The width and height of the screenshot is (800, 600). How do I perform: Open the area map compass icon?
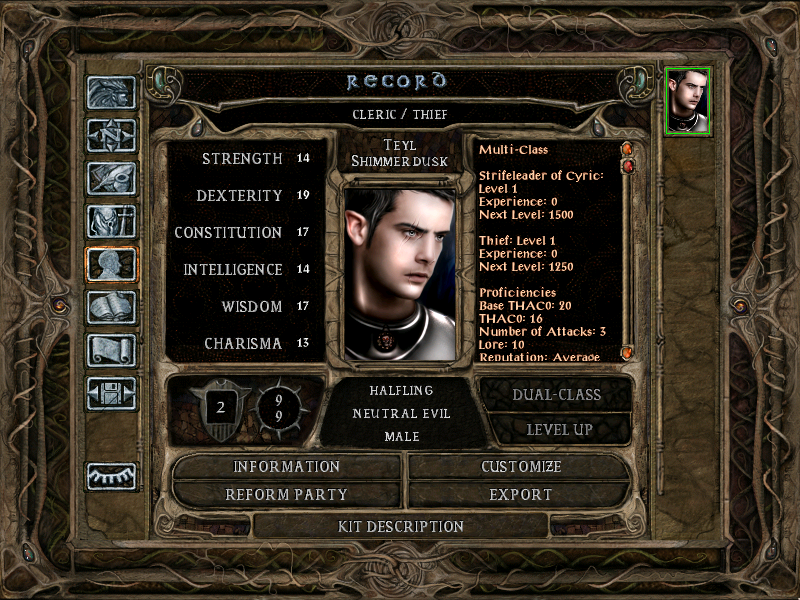click(x=111, y=134)
